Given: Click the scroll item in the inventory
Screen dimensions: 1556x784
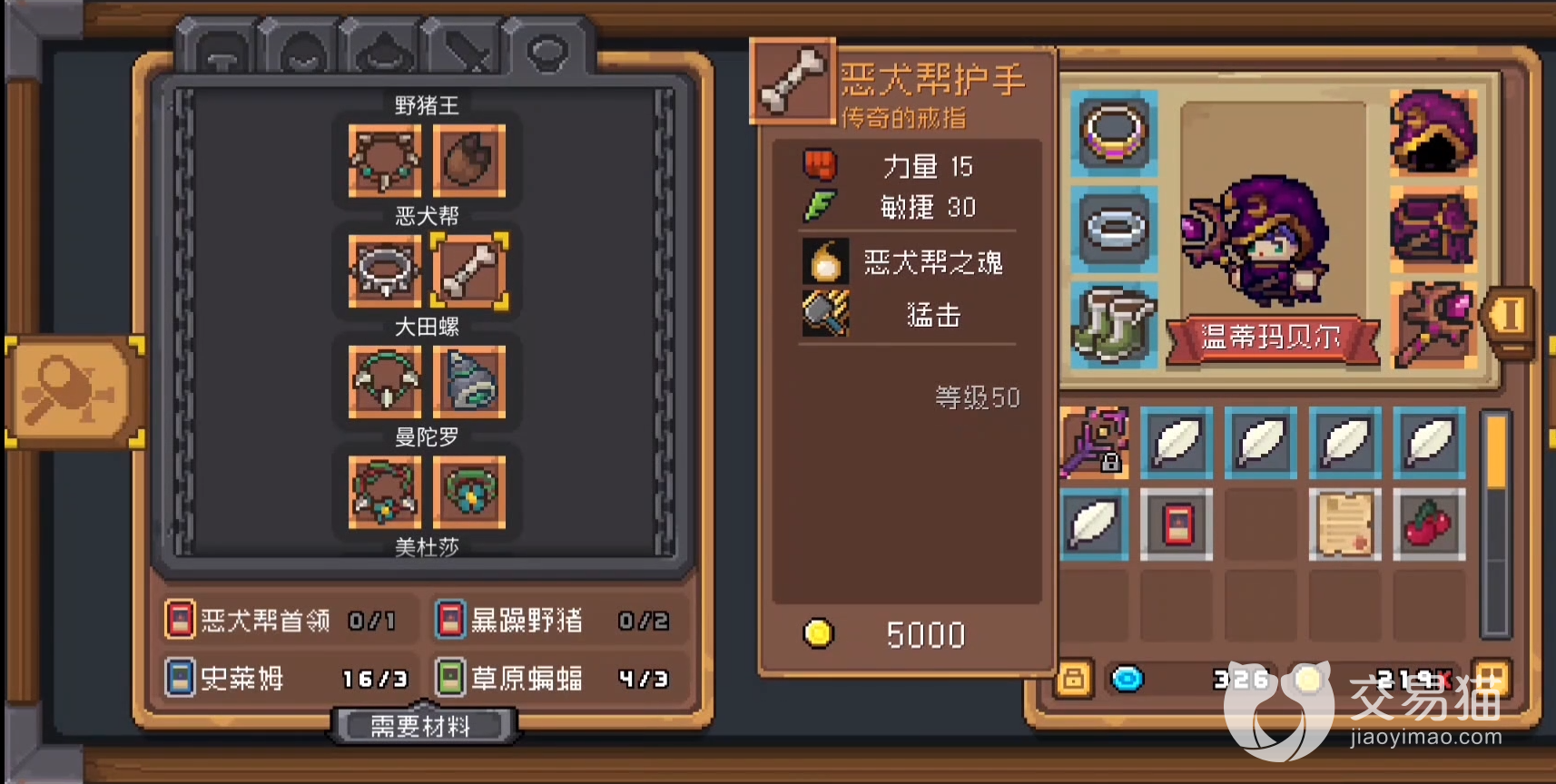Looking at the screenshot, I should pos(1345,524).
